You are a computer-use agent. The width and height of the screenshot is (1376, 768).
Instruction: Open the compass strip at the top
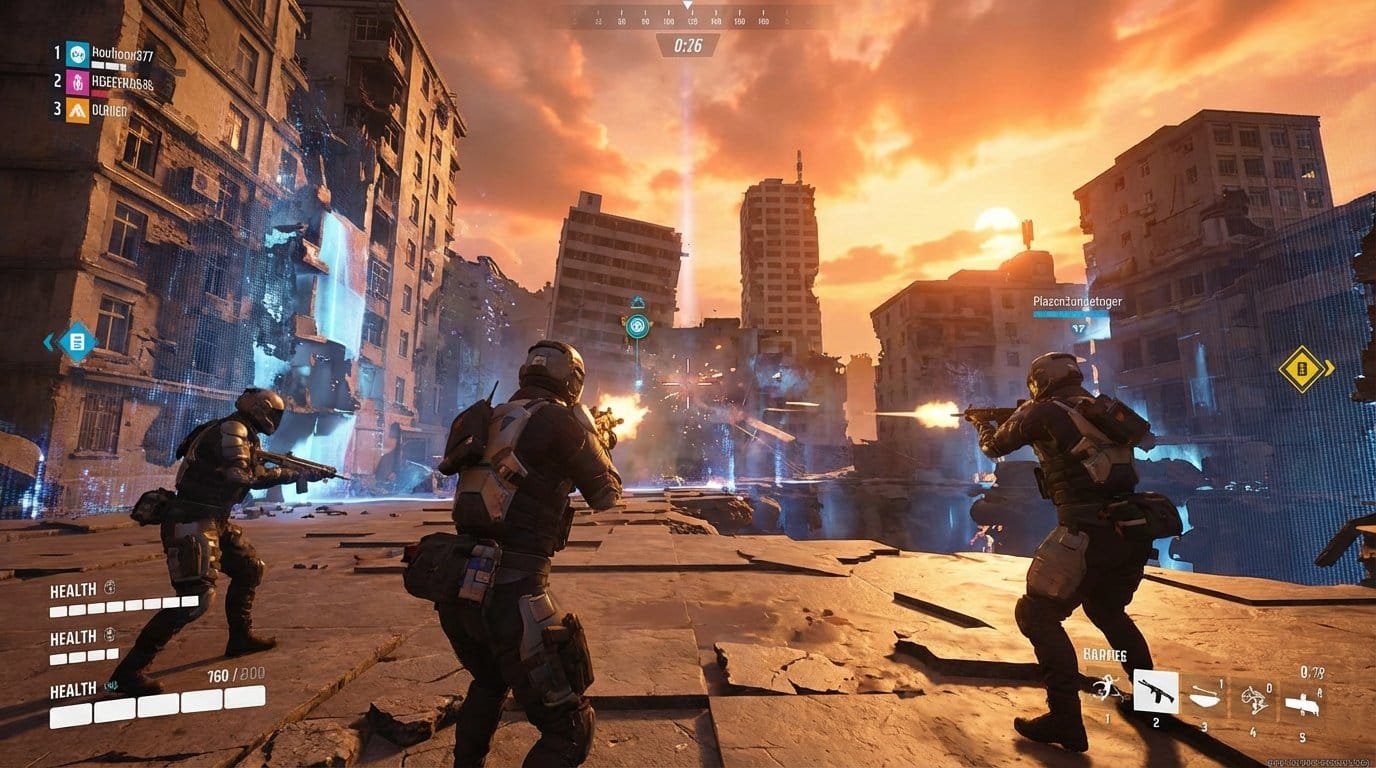click(688, 16)
